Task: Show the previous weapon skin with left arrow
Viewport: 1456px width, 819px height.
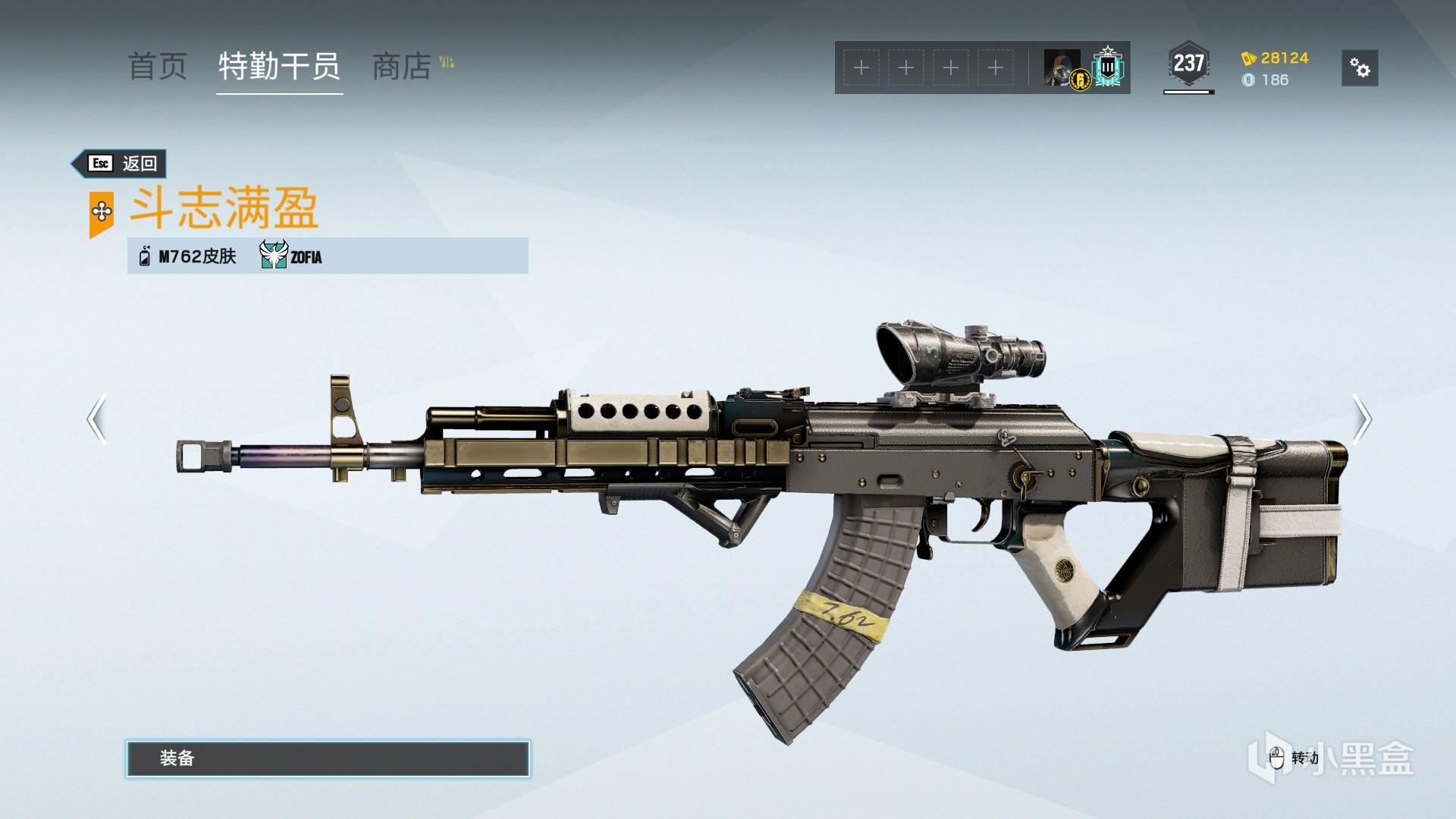Action: (x=96, y=419)
